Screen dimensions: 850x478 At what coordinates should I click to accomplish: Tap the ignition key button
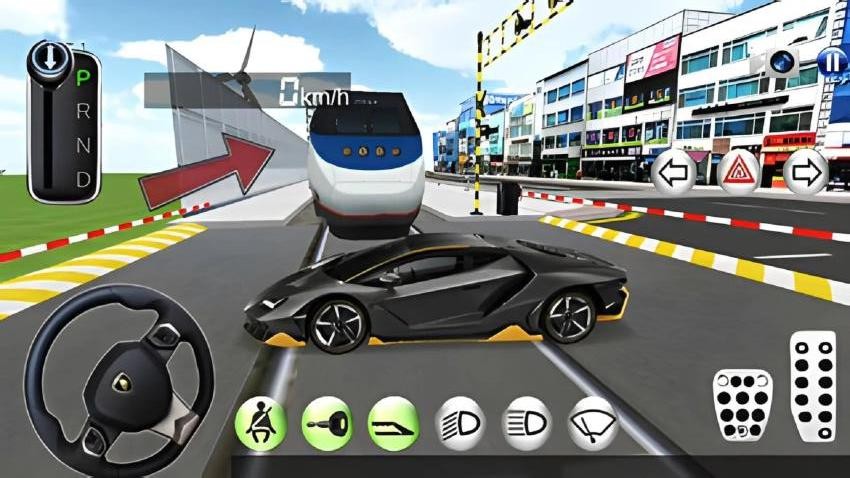click(x=326, y=423)
